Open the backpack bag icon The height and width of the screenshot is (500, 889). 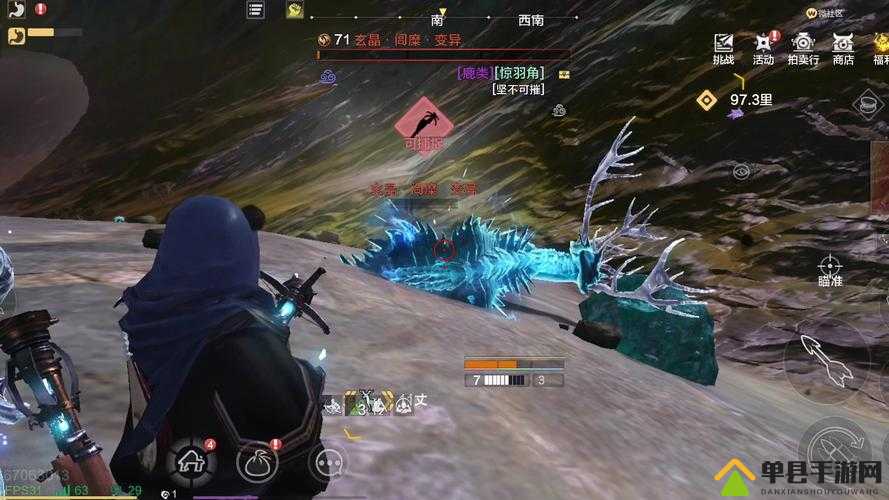[257, 461]
